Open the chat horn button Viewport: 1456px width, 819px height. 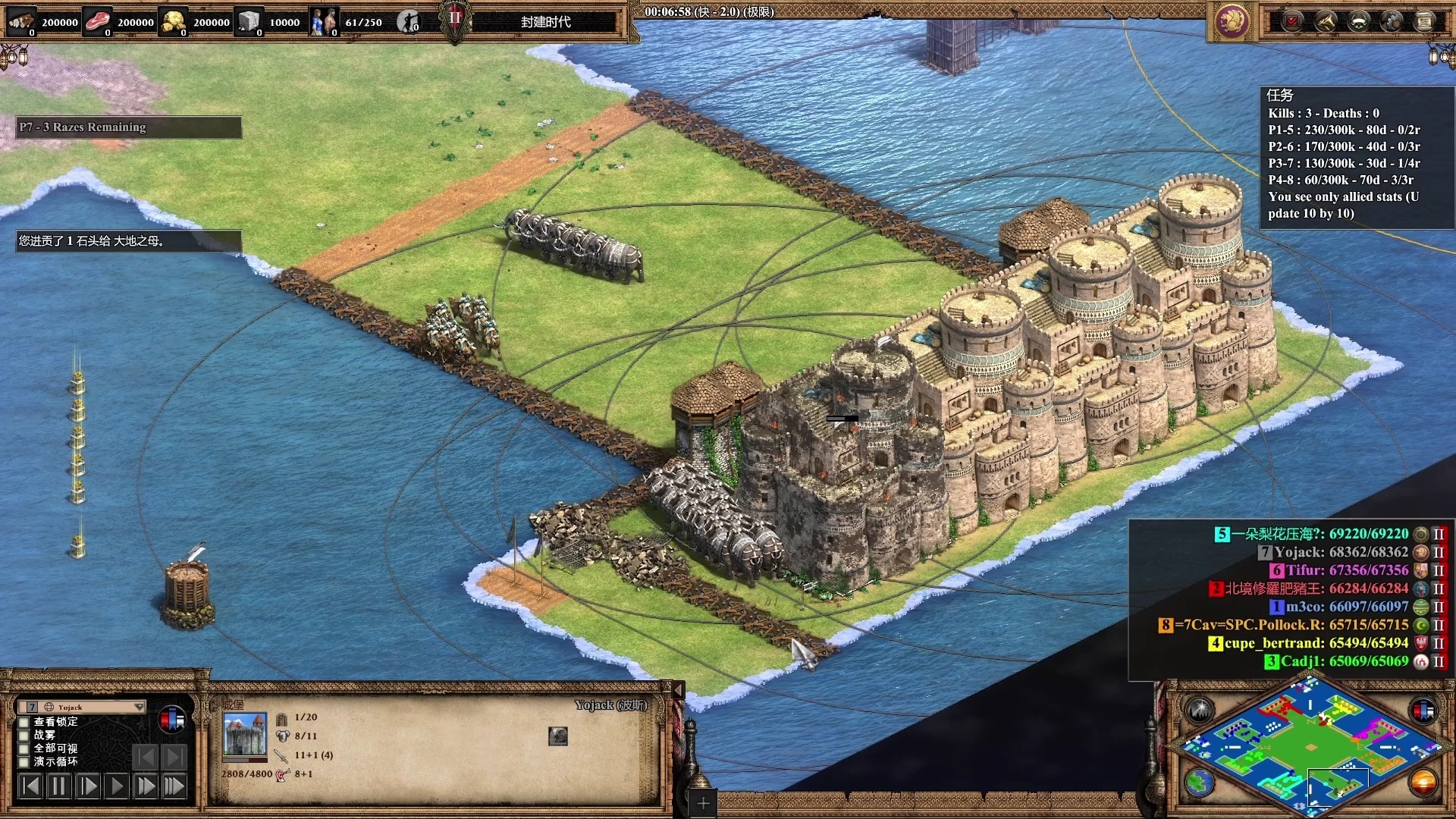(x=1326, y=21)
